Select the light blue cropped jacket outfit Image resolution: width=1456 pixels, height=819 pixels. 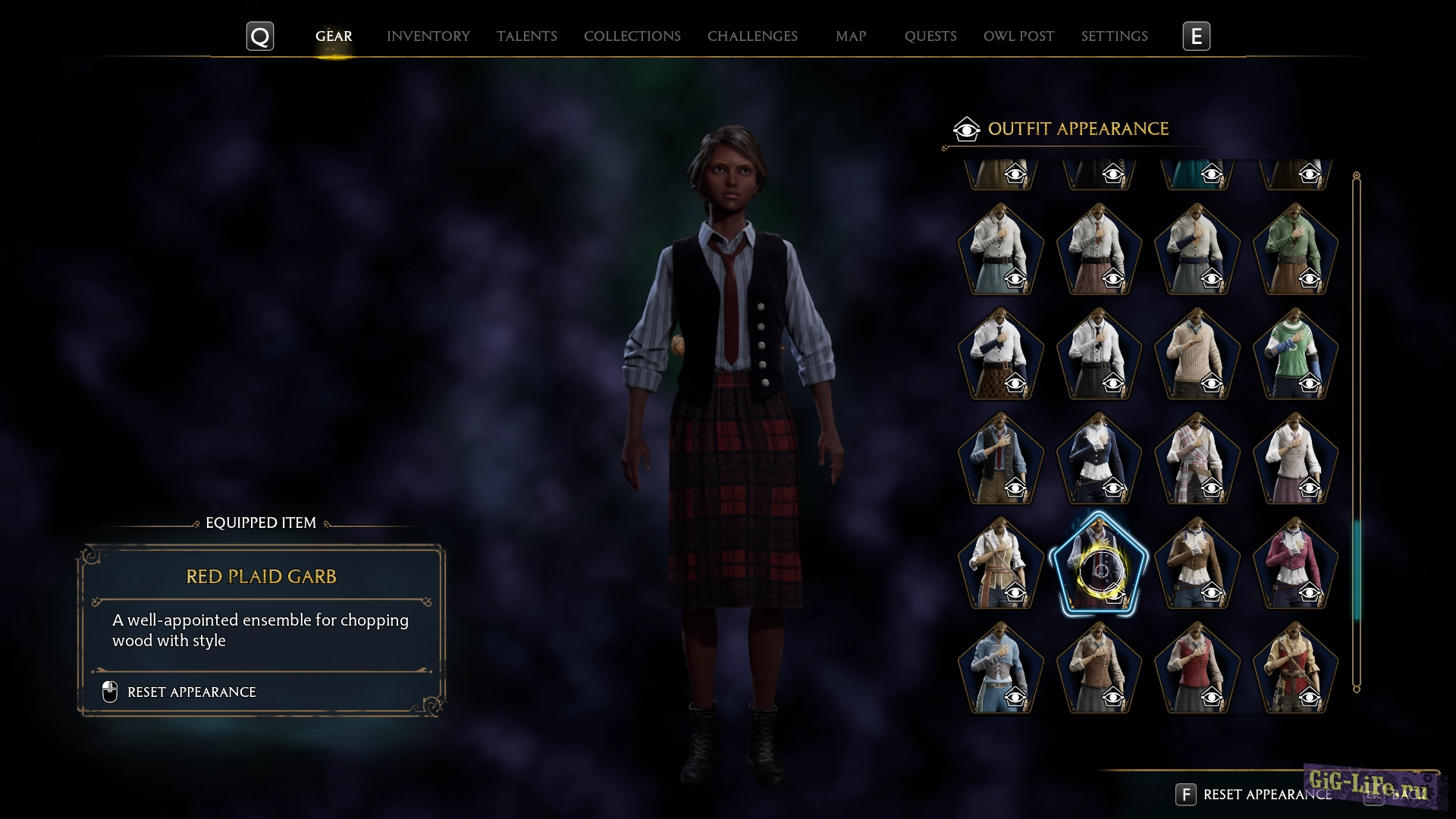[1000, 668]
